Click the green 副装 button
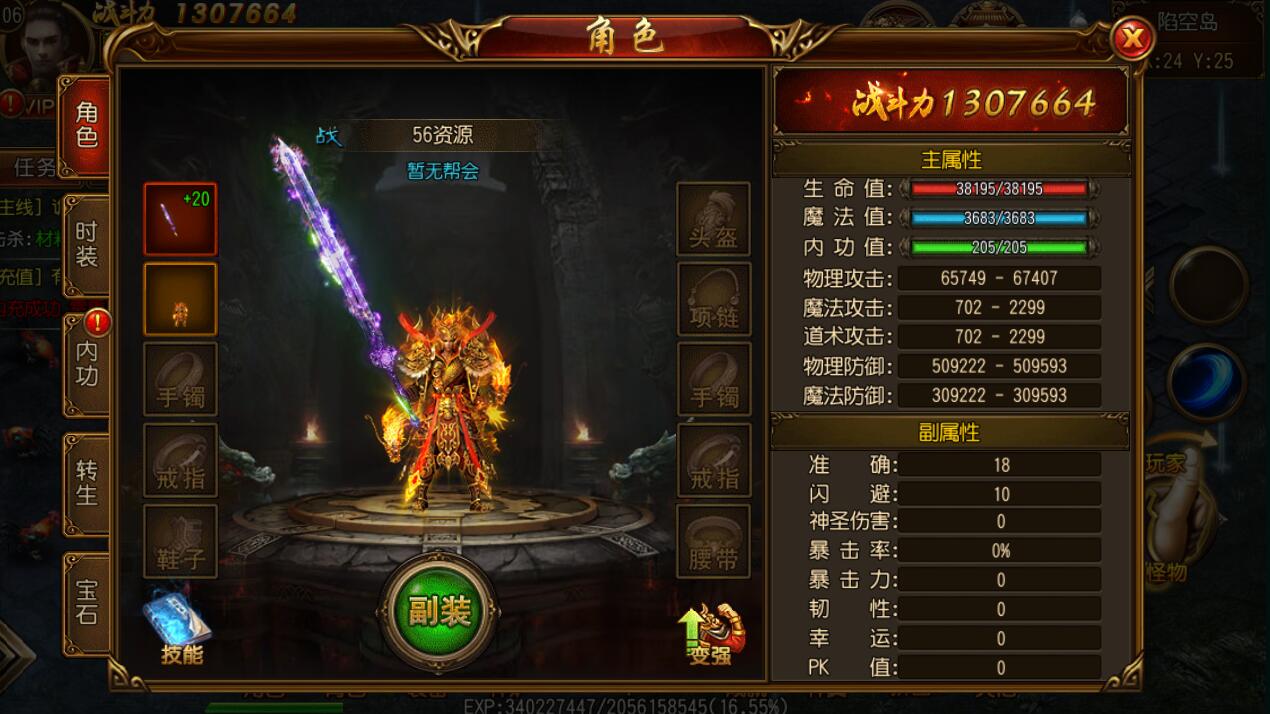This screenshot has height=714, width=1270. pyautogui.click(x=439, y=611)
